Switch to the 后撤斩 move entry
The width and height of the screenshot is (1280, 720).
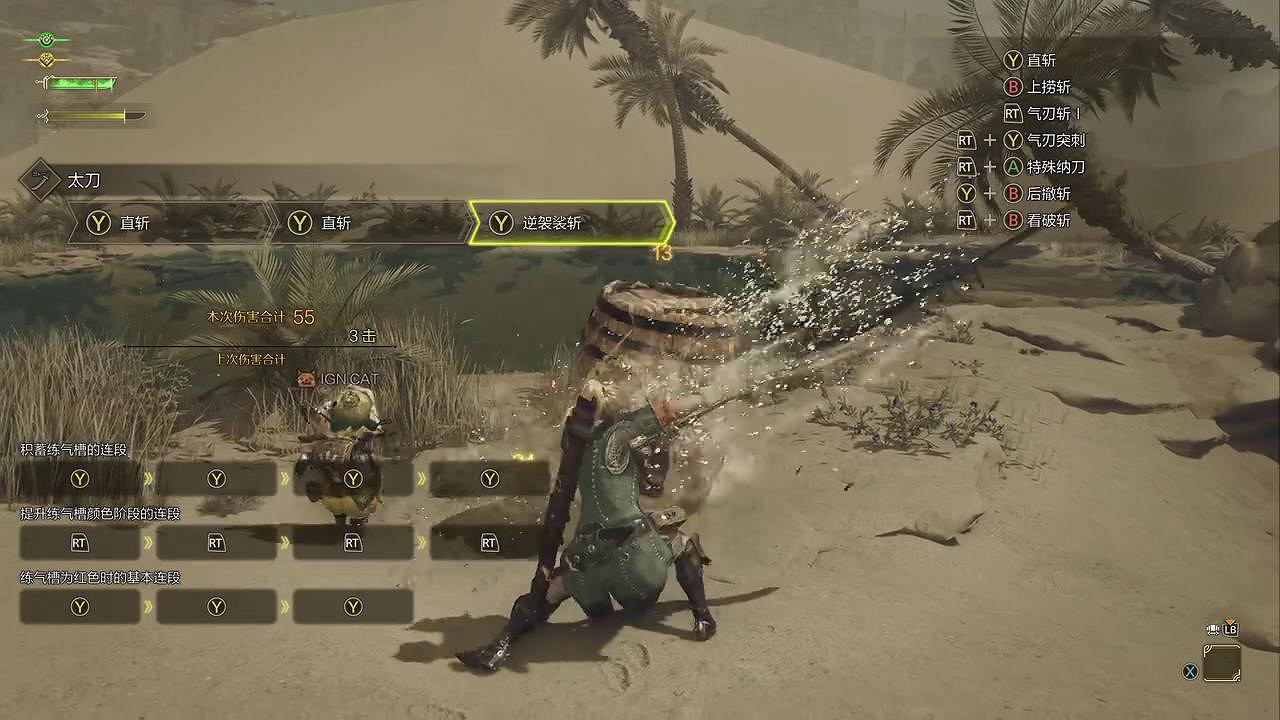(1012, 194)
